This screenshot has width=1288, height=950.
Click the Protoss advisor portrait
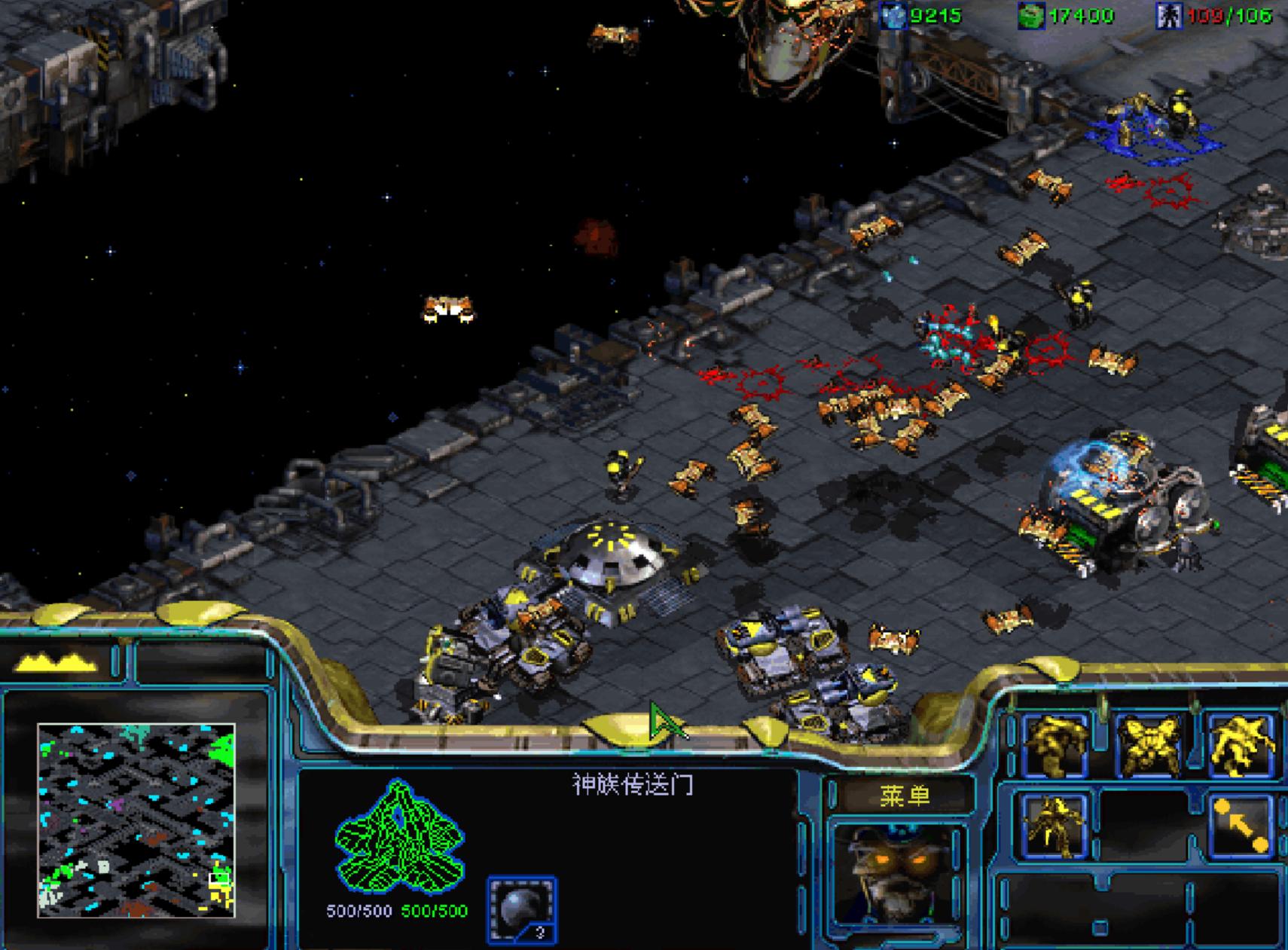coord(899,875)
